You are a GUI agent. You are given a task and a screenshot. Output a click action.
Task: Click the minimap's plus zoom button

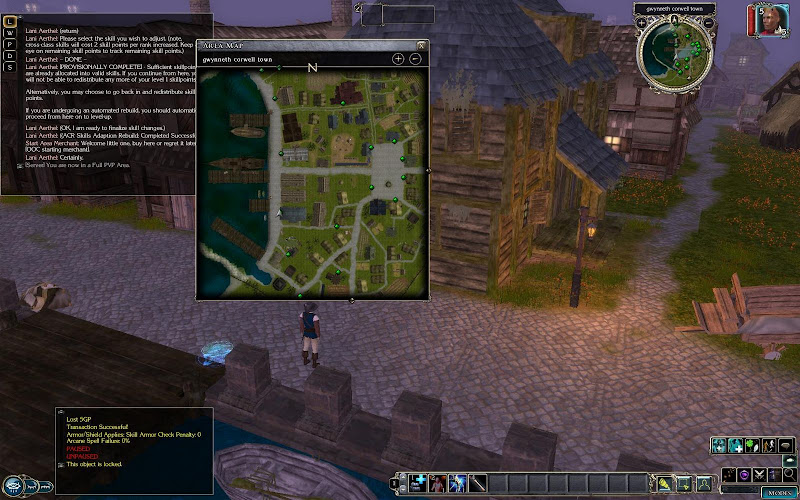coord(641,22)
